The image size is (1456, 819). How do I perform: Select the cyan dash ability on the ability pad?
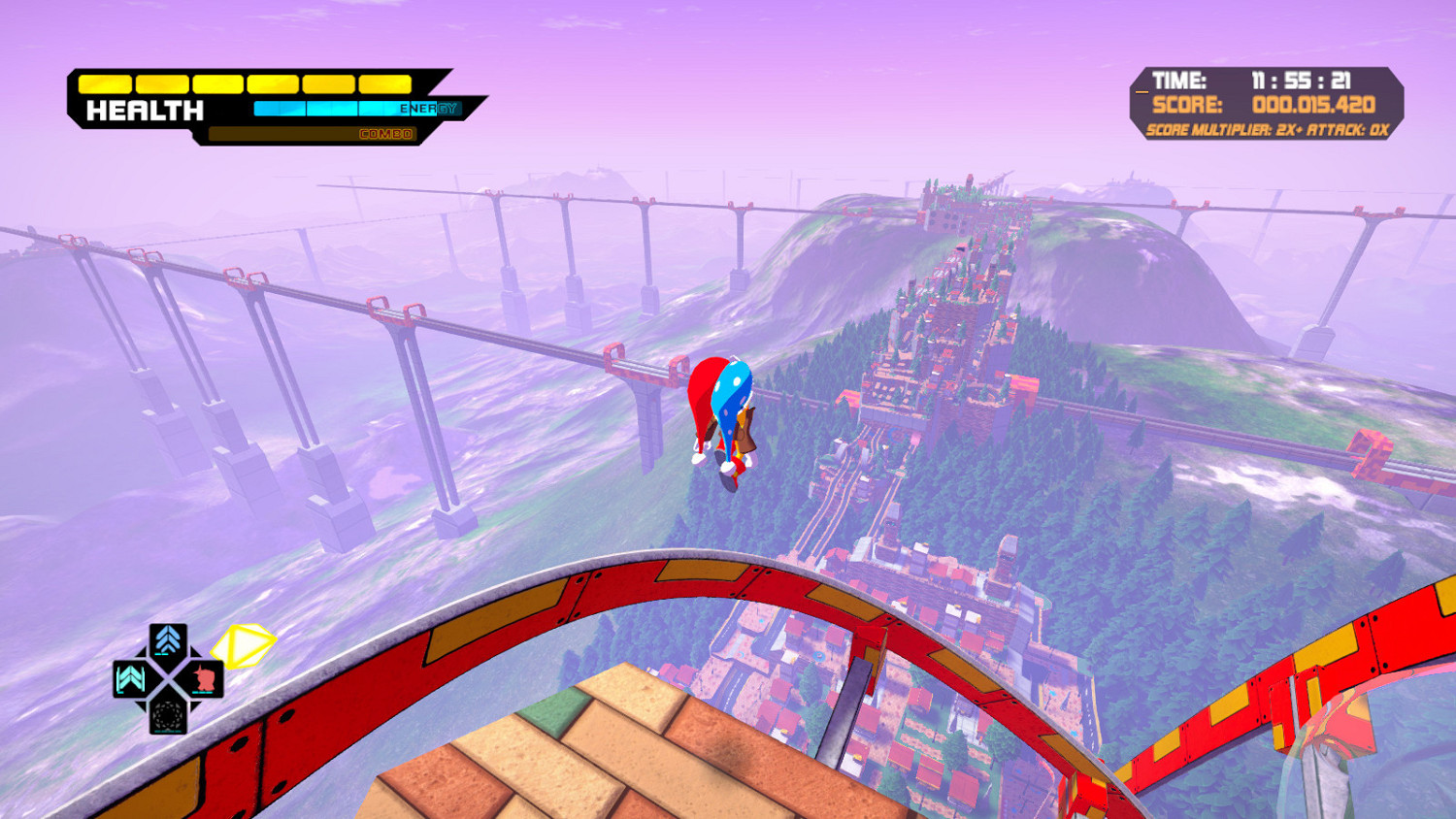point(129,679)
